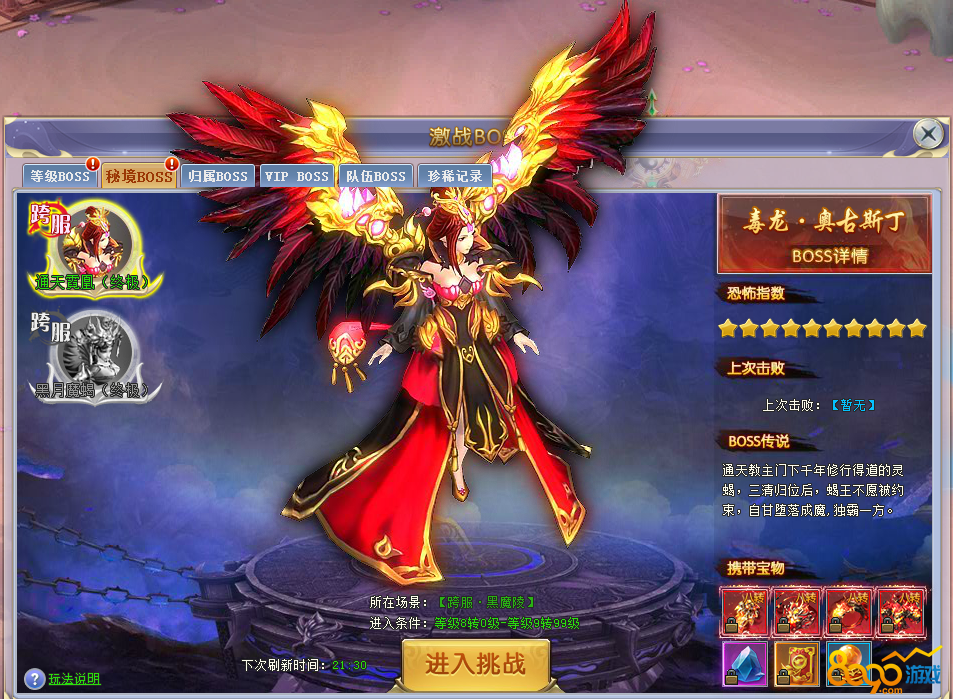Open the 玩法说明 help link
The image size is (953, 699).
[x=74, y=679]
